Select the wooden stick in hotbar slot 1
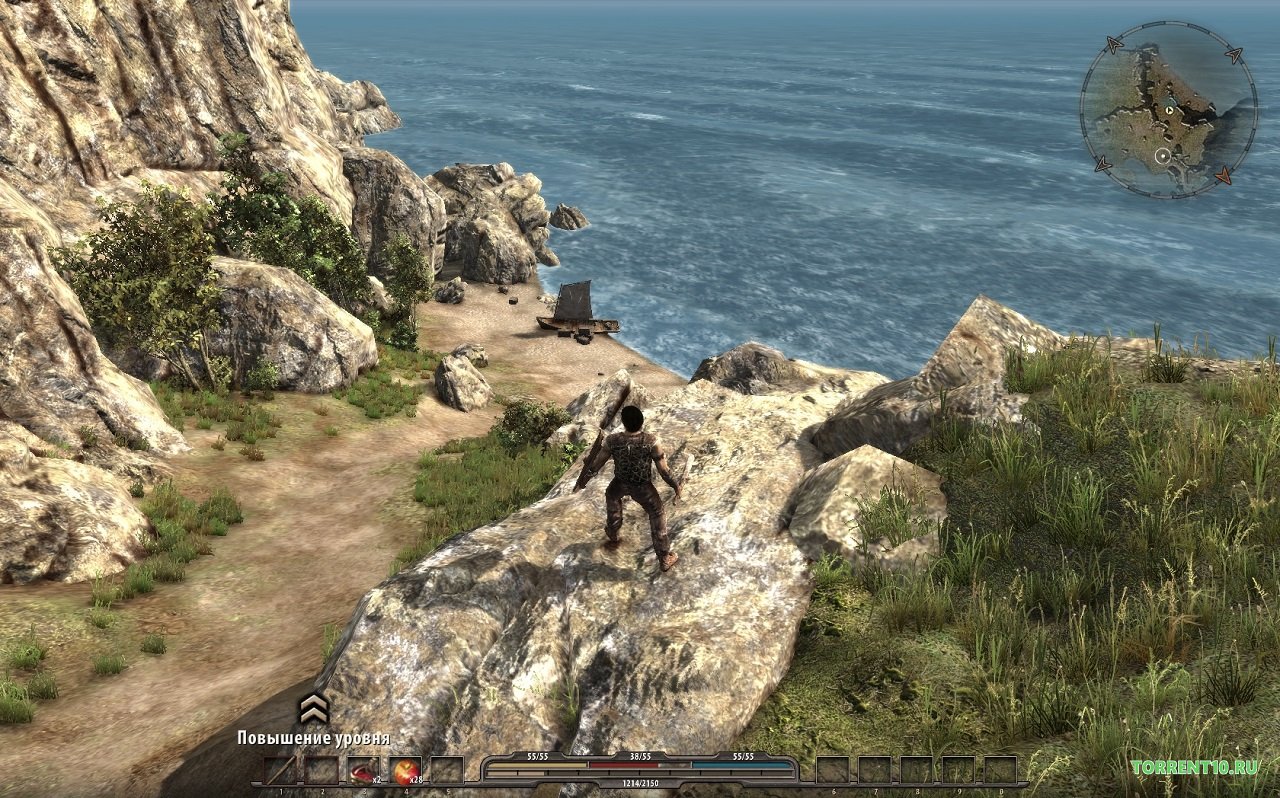Screen dimensions: 1280x798 point(280,770)
